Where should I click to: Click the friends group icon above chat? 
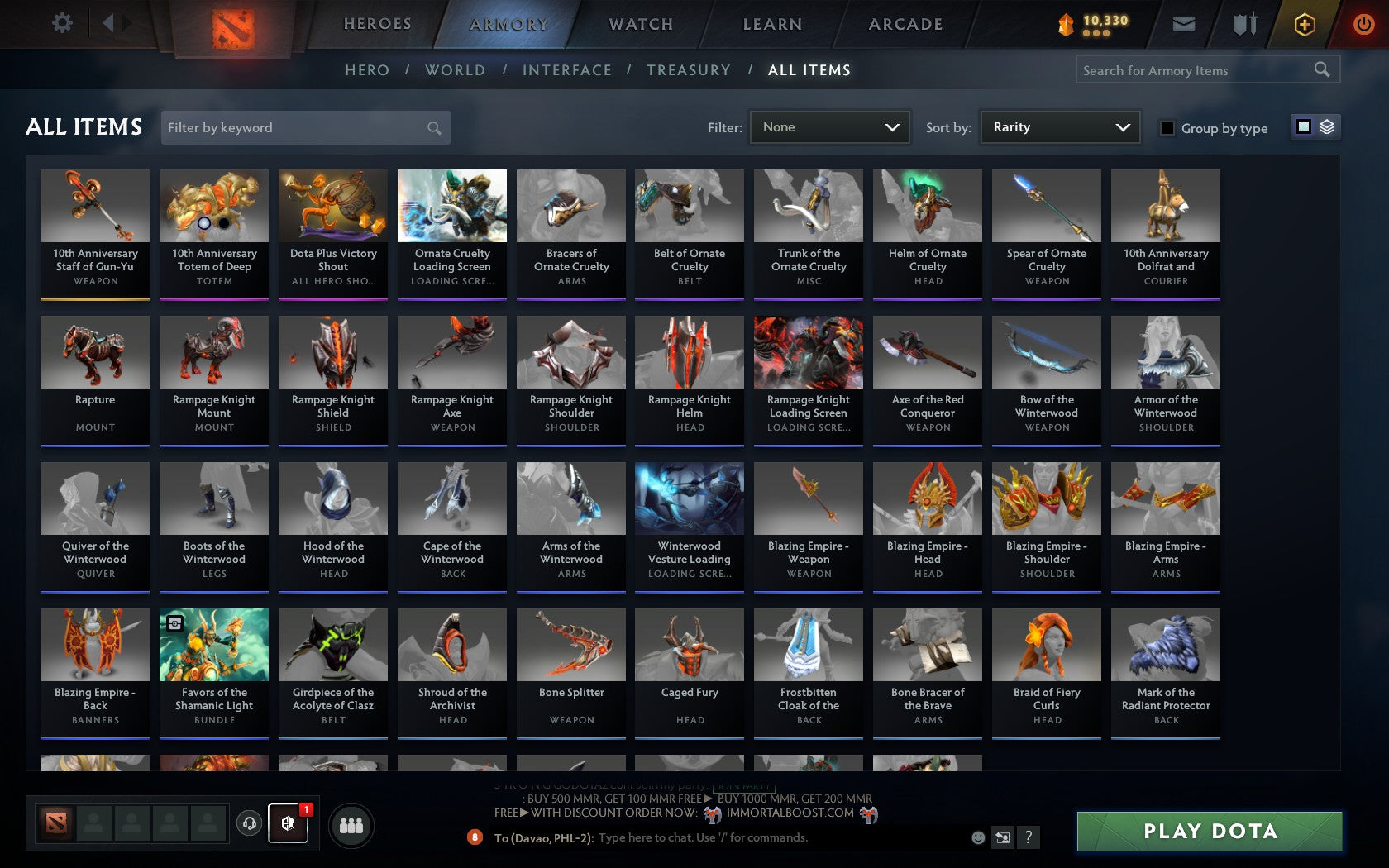(351, 824)
